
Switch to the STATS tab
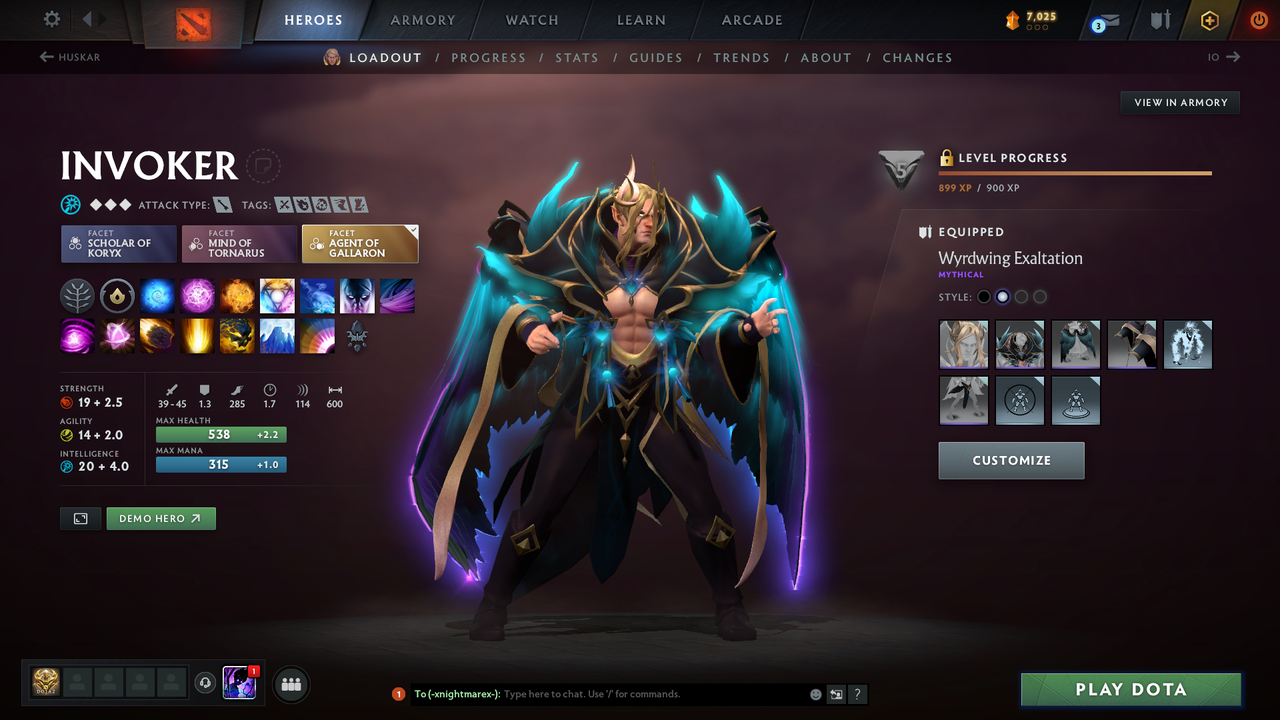(577, 57)
